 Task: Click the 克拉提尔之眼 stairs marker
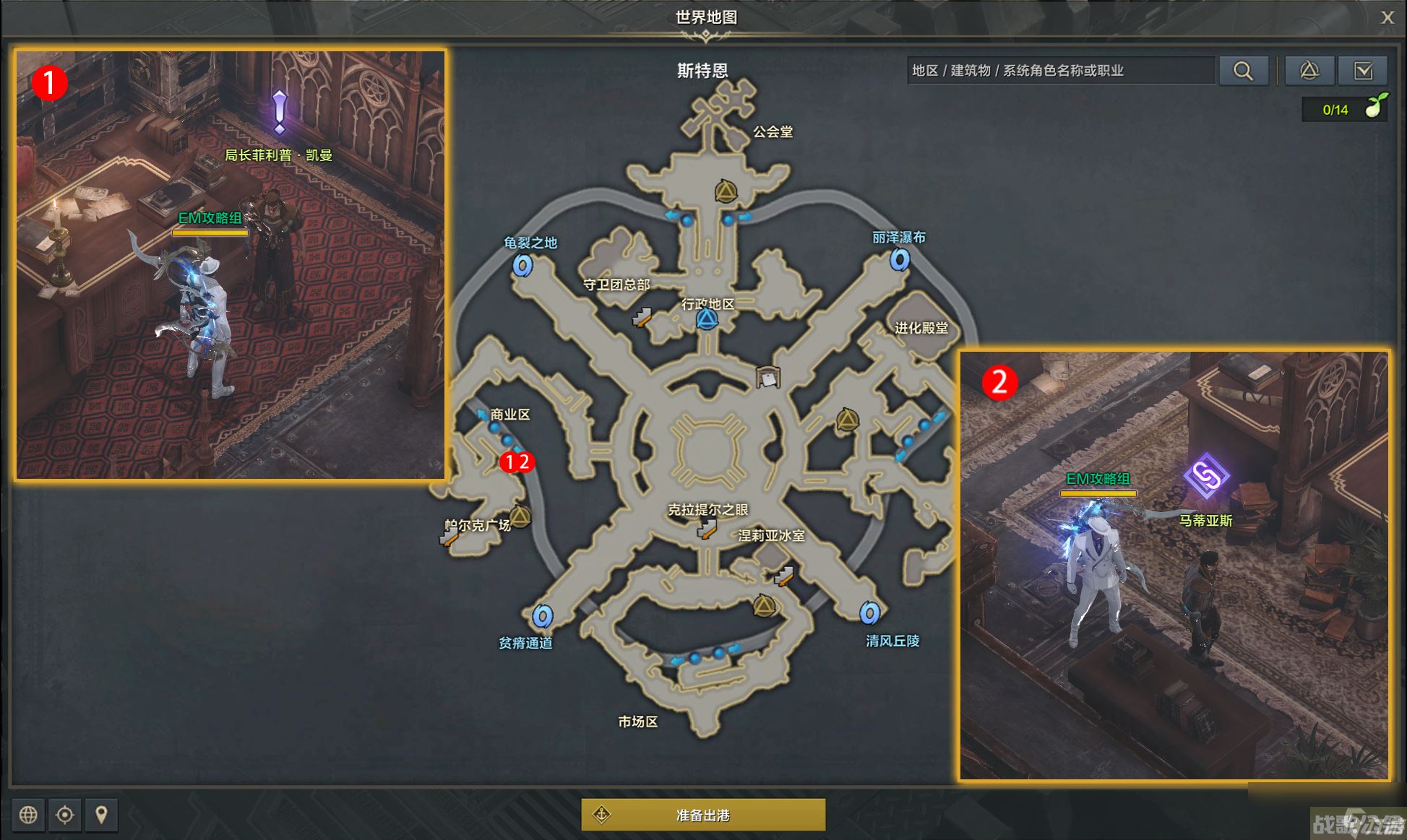pyautogui.click(x=706, y=530)
